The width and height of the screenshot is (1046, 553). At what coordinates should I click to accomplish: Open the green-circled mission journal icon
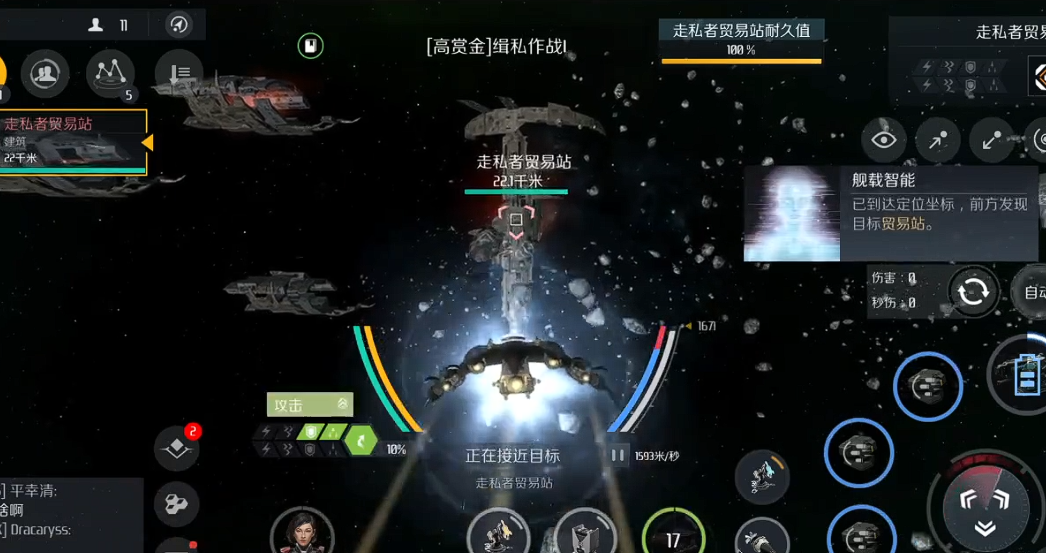[x=311, y=45]
